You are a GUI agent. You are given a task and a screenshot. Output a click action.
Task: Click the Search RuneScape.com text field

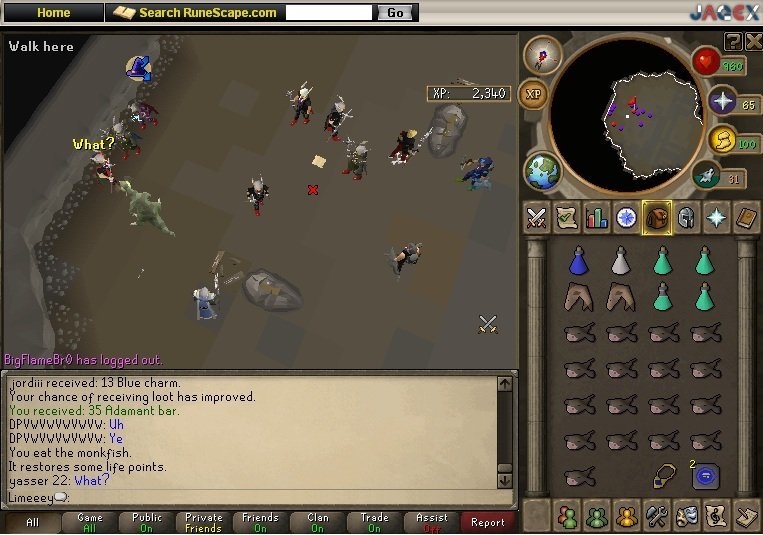(x=330, y=13)
